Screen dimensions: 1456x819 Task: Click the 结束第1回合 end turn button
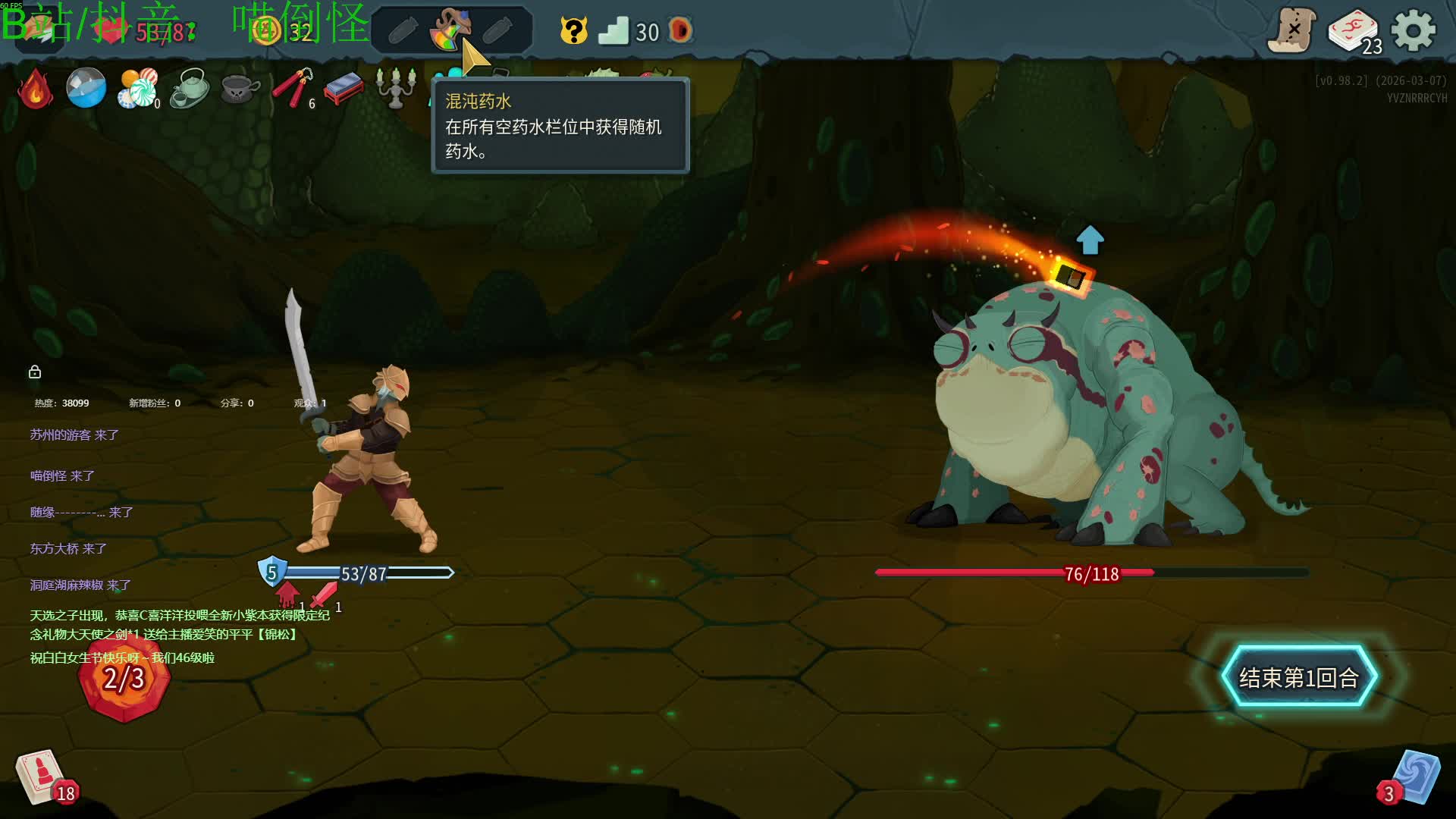(1298, 677)
